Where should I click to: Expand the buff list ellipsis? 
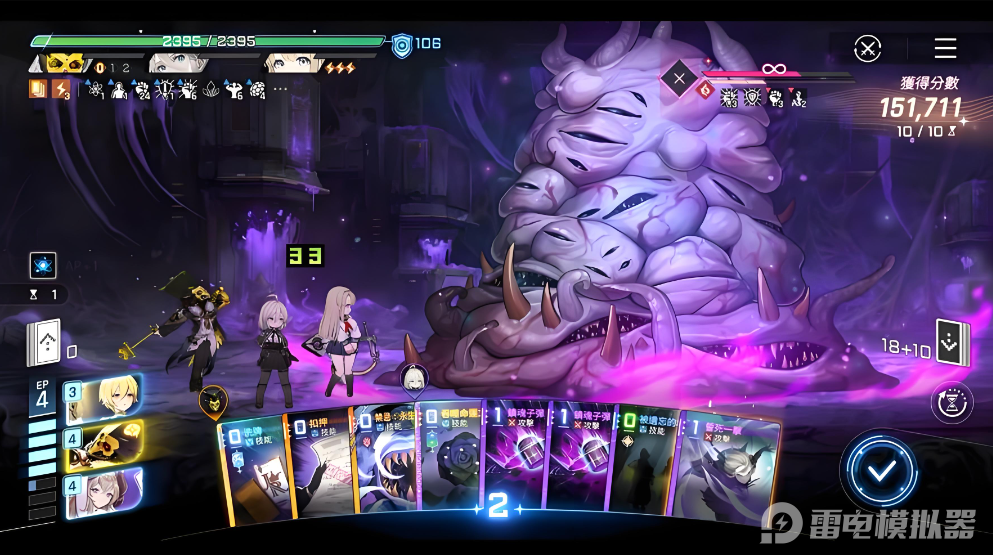click(280, 89)
